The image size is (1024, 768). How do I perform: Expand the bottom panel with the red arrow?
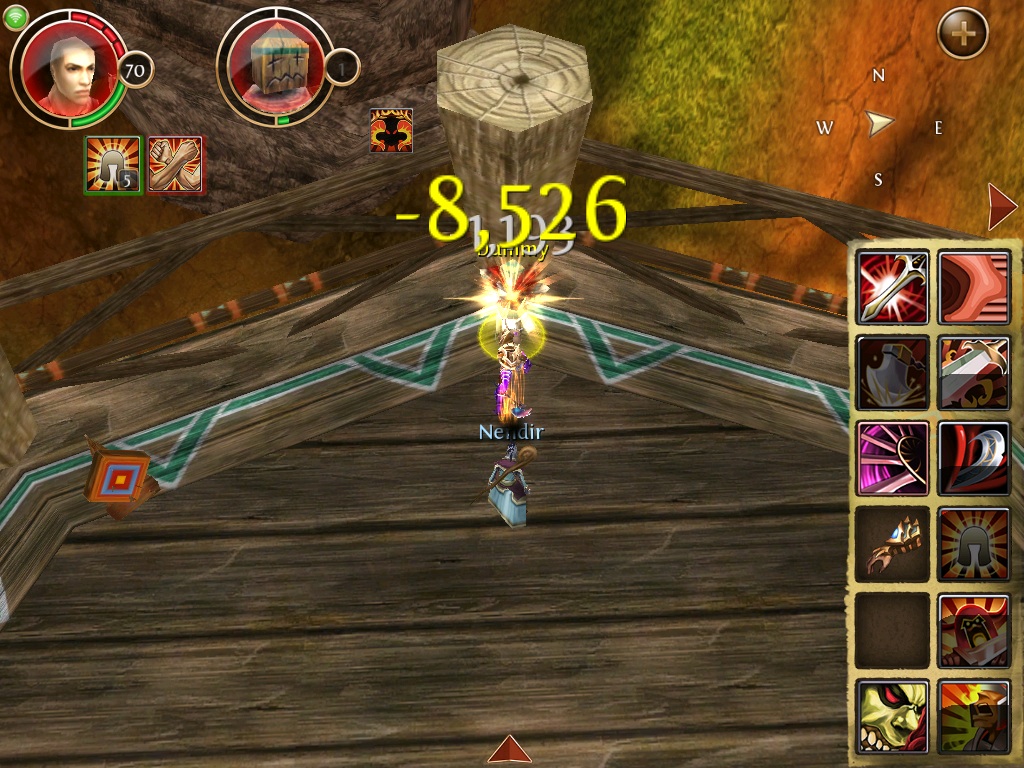[x=510, y=749]
